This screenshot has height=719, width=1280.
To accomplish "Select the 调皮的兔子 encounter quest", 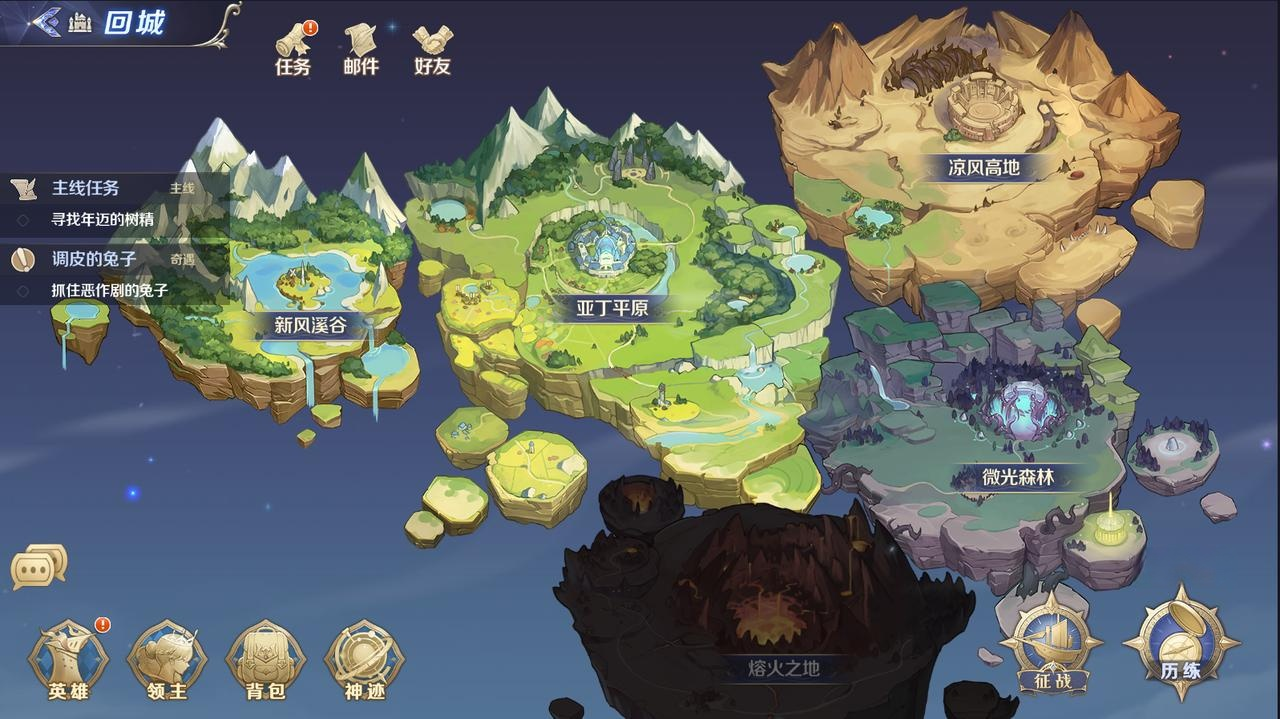I will 94,259.
